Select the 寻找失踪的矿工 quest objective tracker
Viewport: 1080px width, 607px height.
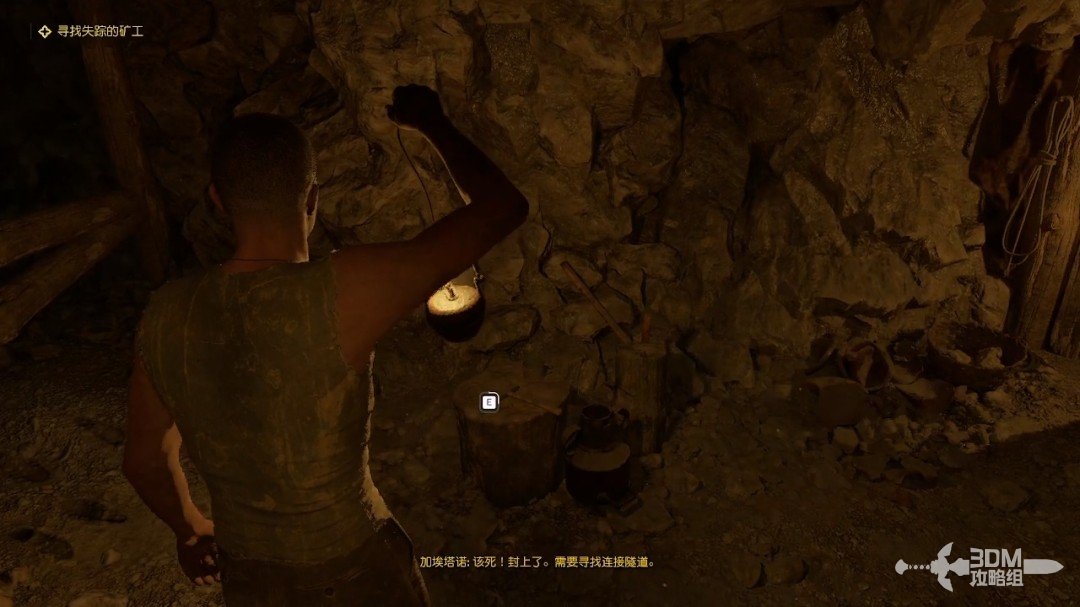click(x=91, y=32)
